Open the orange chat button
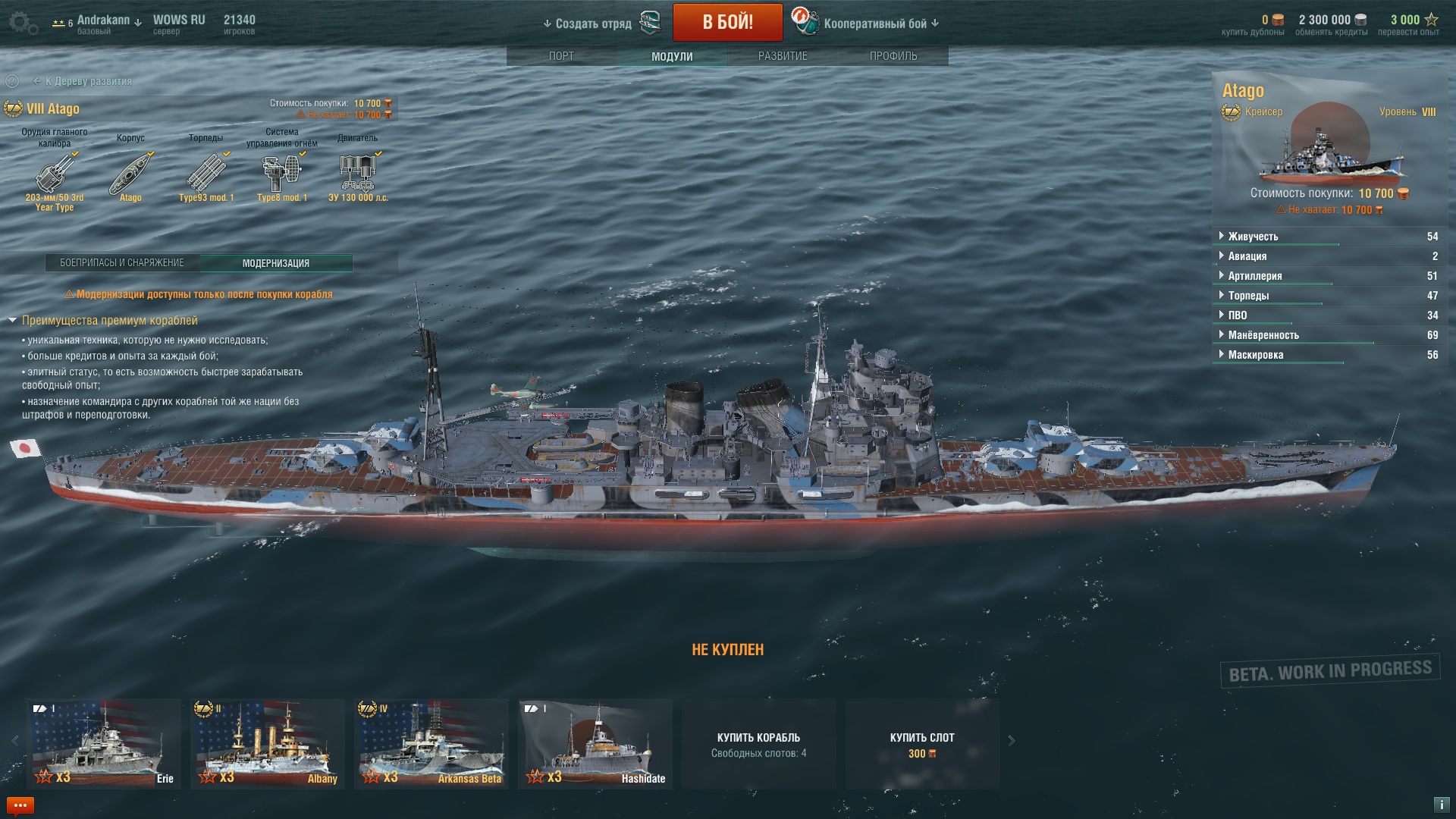 point(20,805)
